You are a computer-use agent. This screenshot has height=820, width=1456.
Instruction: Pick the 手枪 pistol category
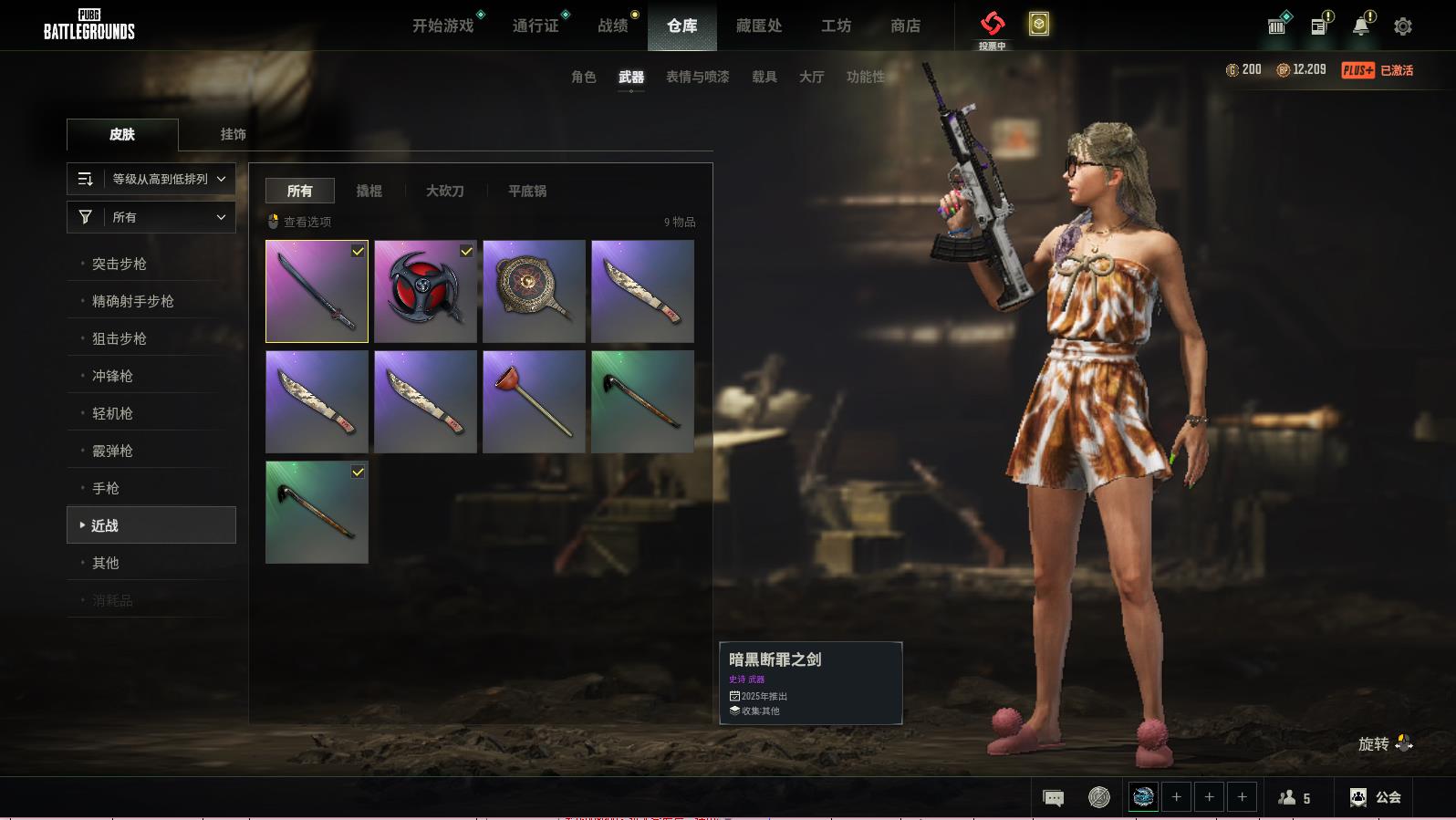tap(106, 488)
